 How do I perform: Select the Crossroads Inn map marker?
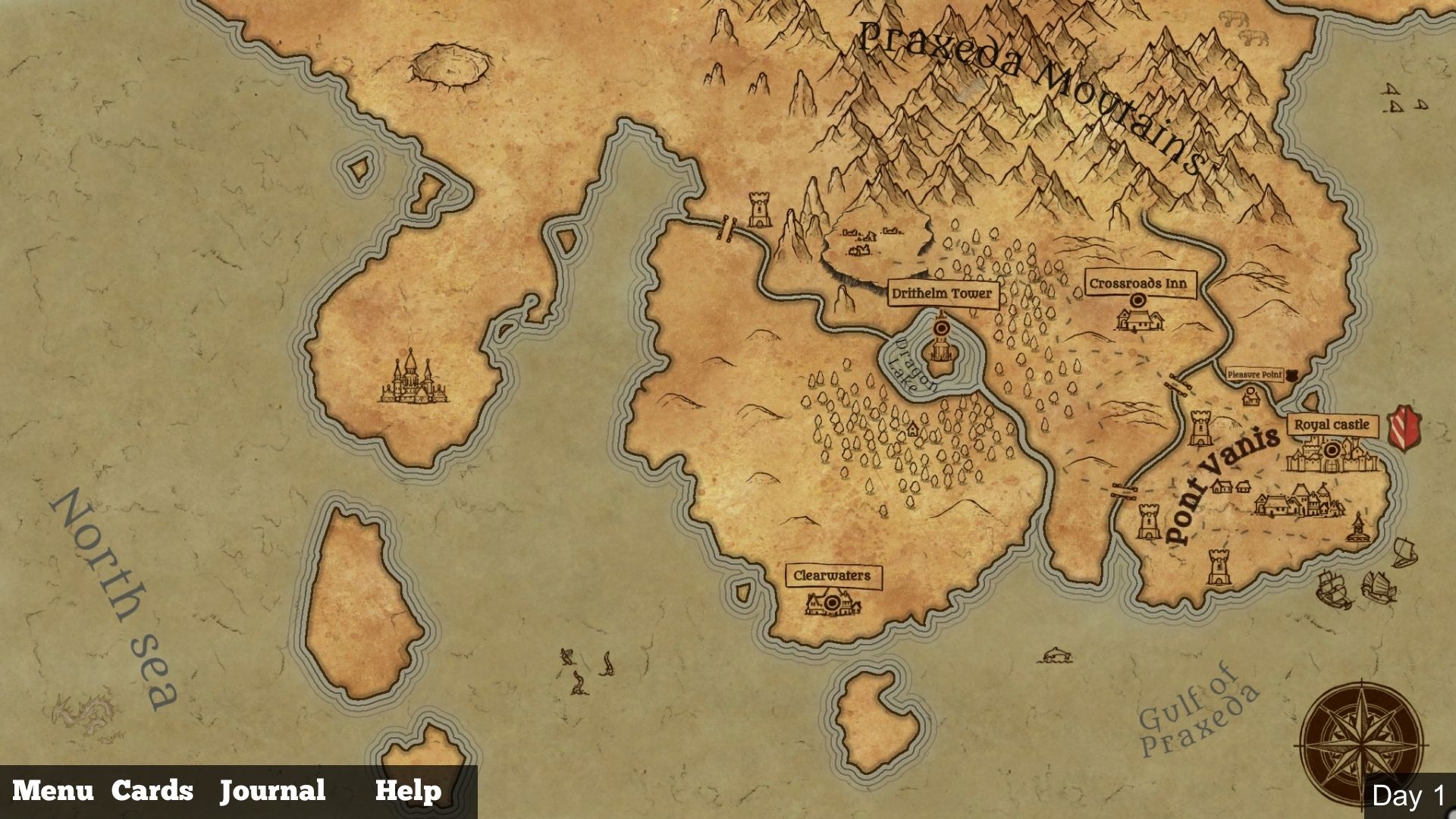pos(1137,301)
